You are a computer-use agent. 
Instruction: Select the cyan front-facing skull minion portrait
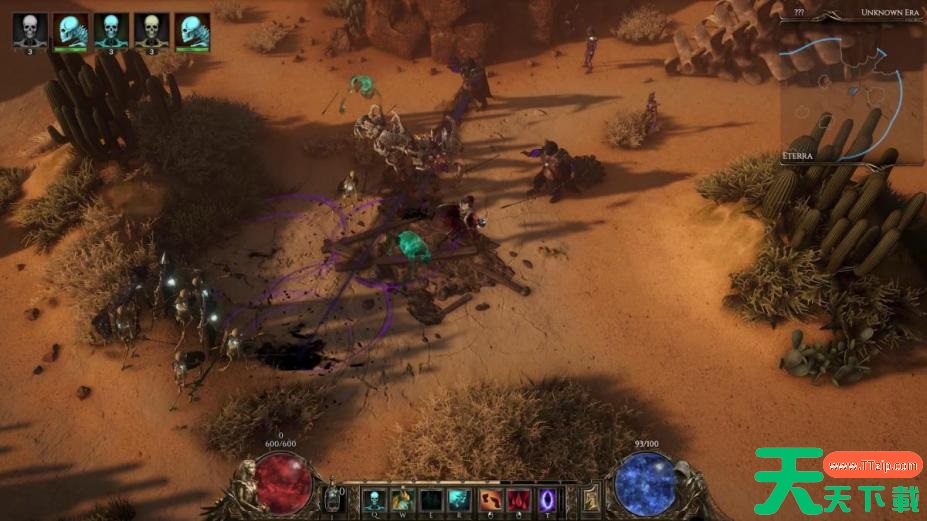[x=110, y=29]
